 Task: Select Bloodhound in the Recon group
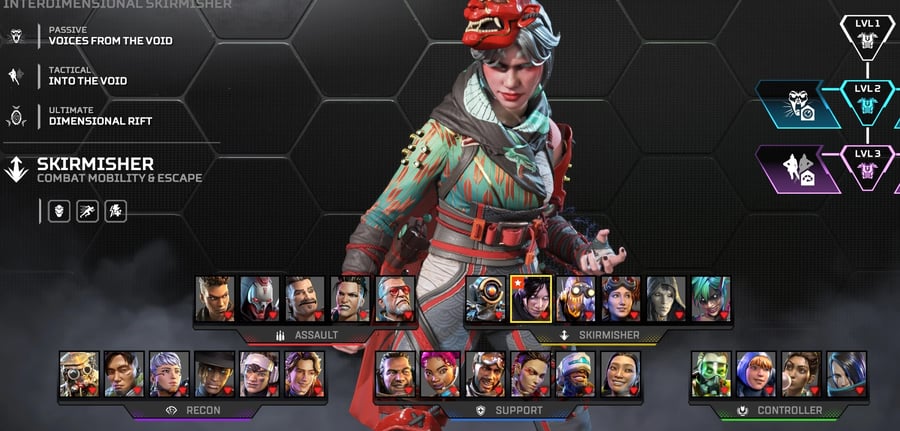79,373
